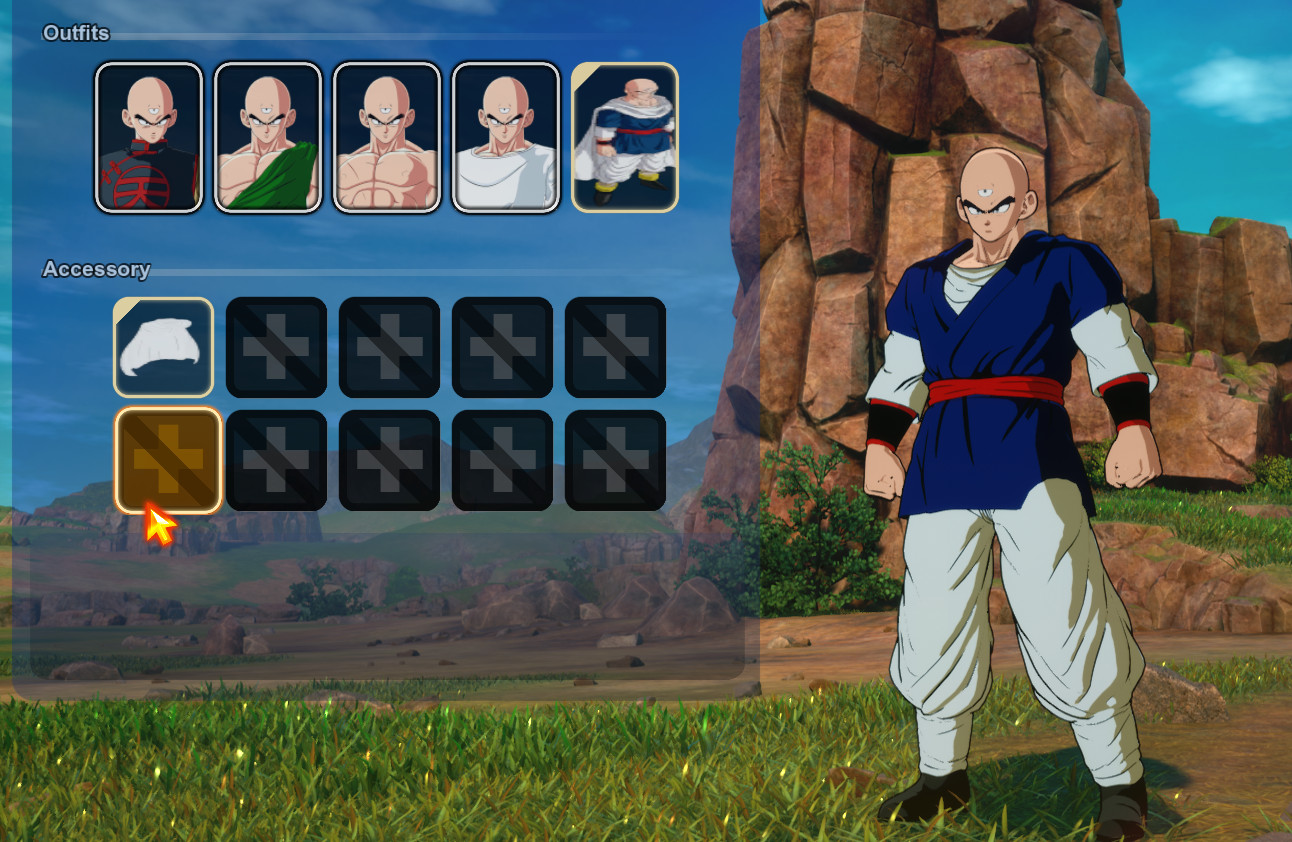
Task: Click the Accessory section header
Action: point(95,270)
